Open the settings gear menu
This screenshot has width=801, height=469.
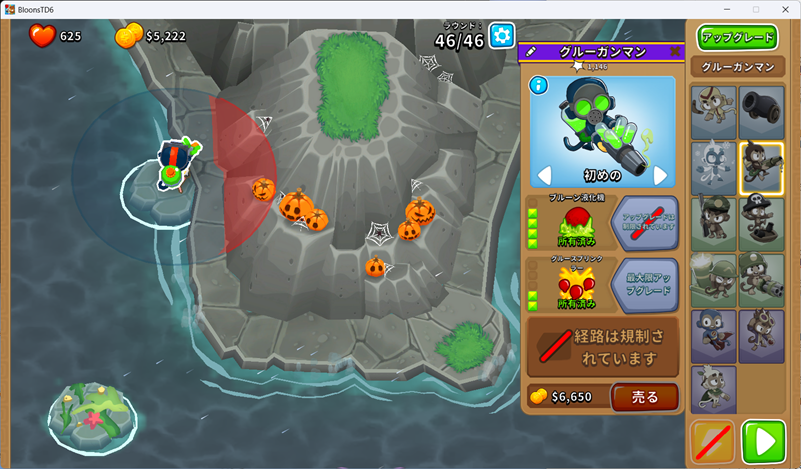pos(501,37)
